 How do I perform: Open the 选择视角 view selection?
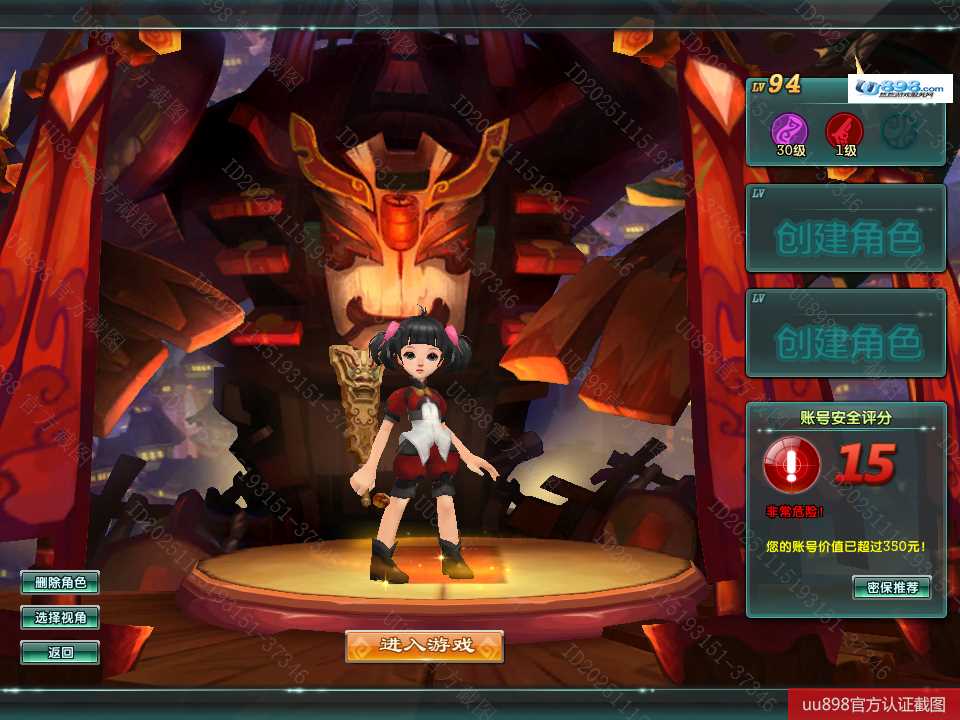point(60,618)
